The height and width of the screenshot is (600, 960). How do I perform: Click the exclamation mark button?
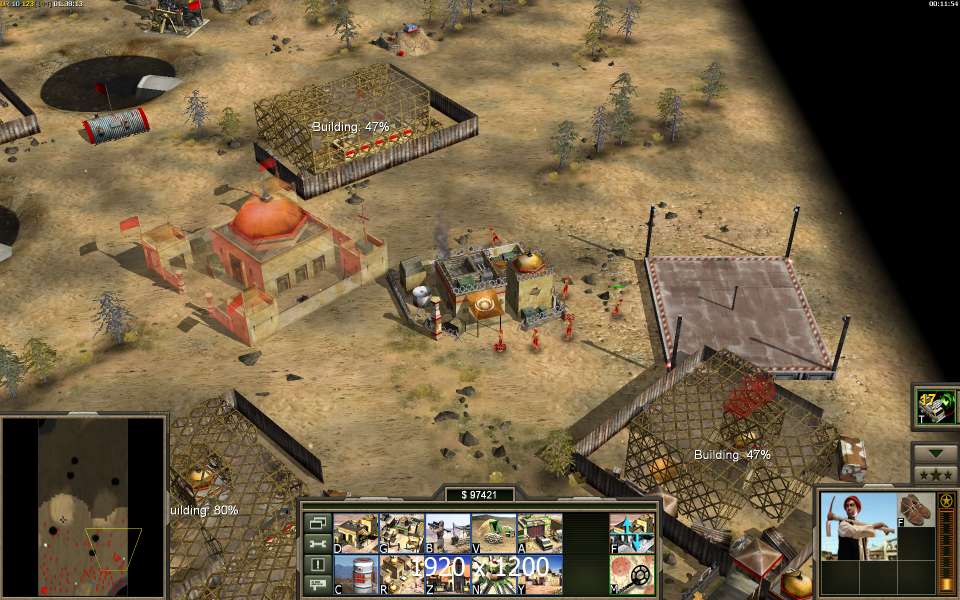317,564
